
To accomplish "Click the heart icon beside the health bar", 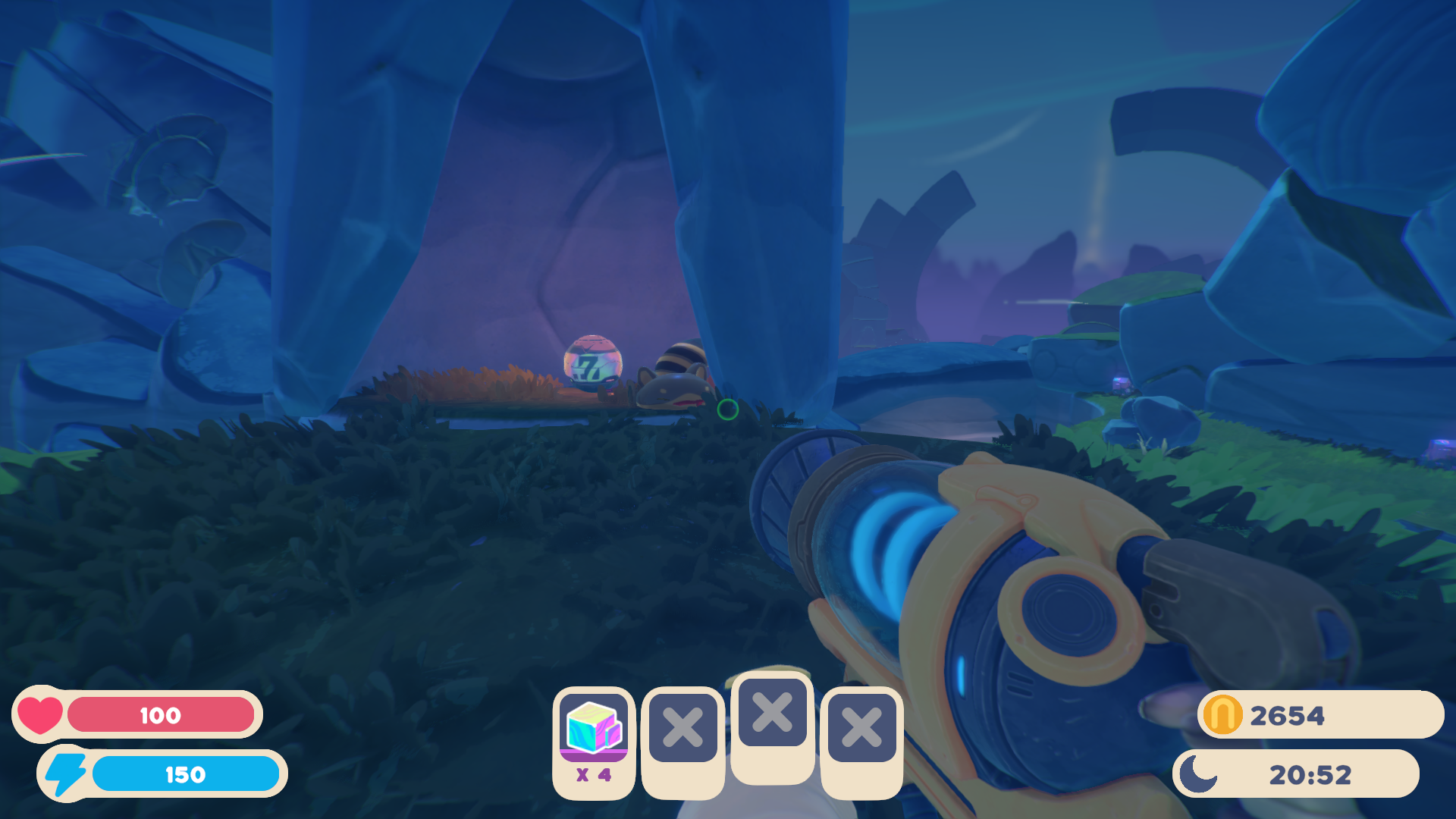I will (39, 714).
